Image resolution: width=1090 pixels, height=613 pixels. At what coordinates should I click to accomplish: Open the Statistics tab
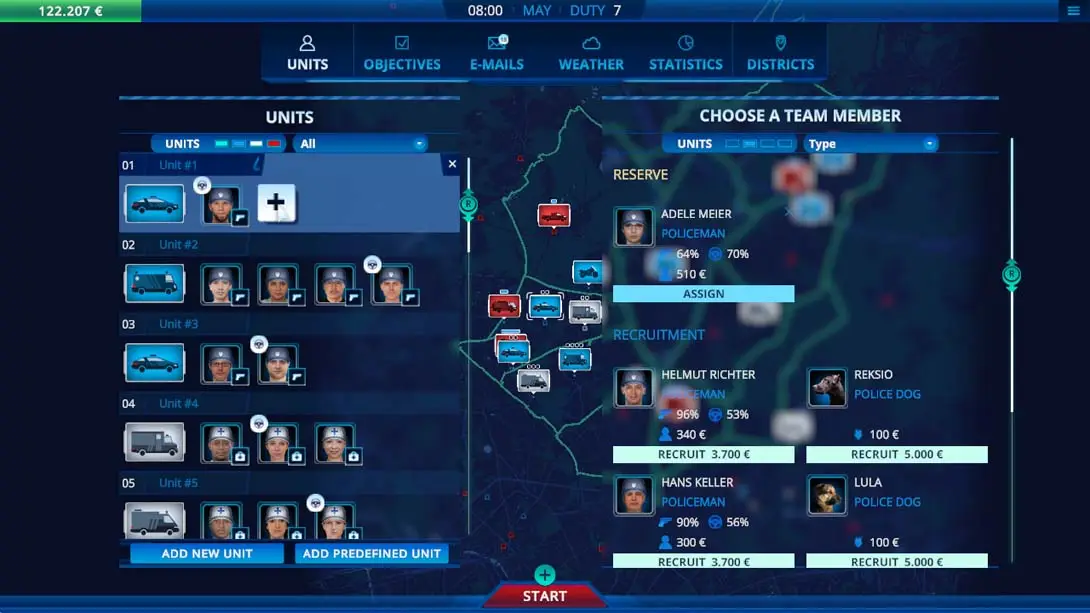(x=685, y=53)
